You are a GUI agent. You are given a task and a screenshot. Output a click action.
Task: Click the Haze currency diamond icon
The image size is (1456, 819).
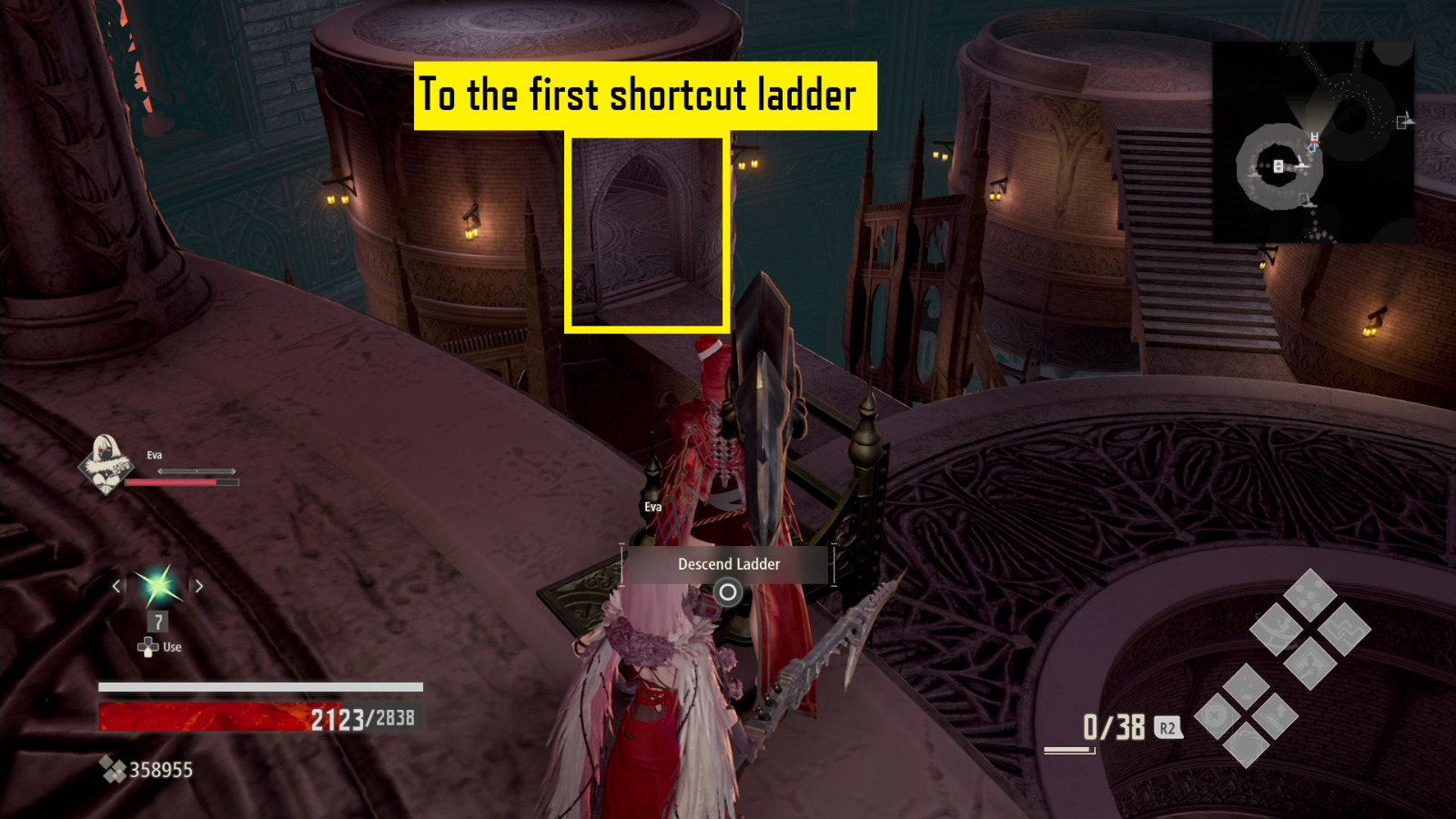tap(113, 770)
